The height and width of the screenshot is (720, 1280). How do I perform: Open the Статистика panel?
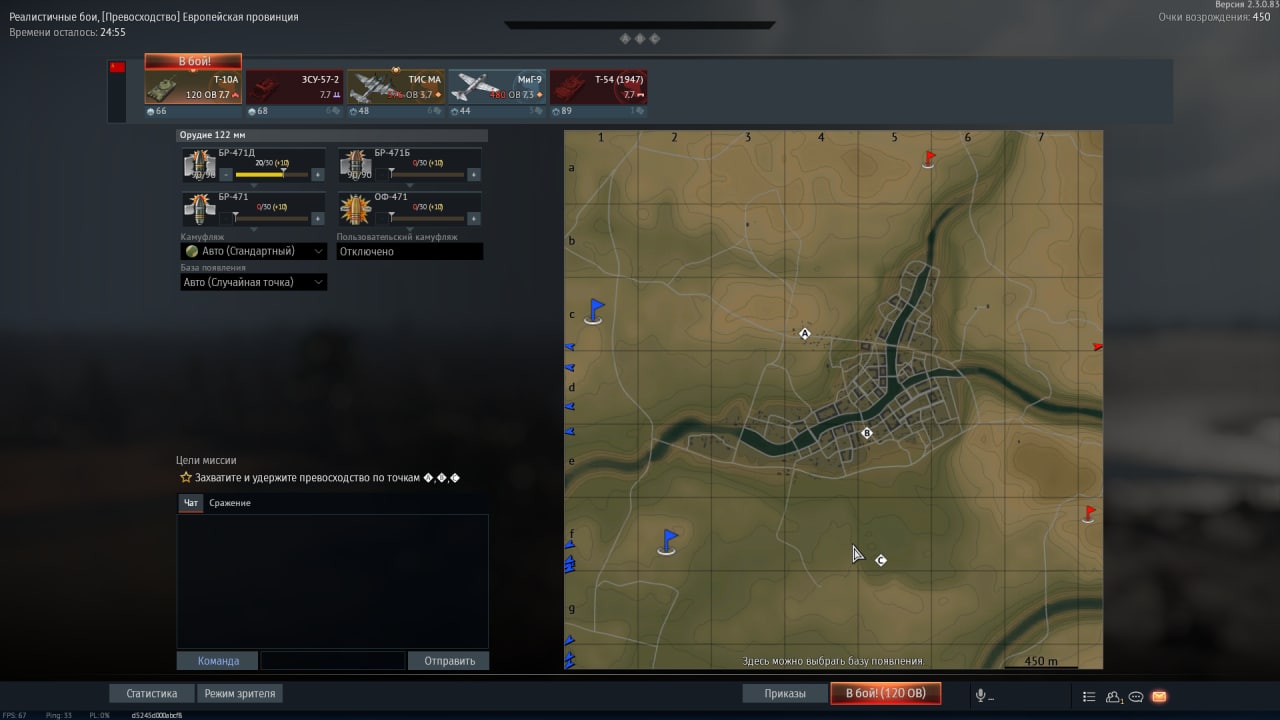click(x=152, y=693)
